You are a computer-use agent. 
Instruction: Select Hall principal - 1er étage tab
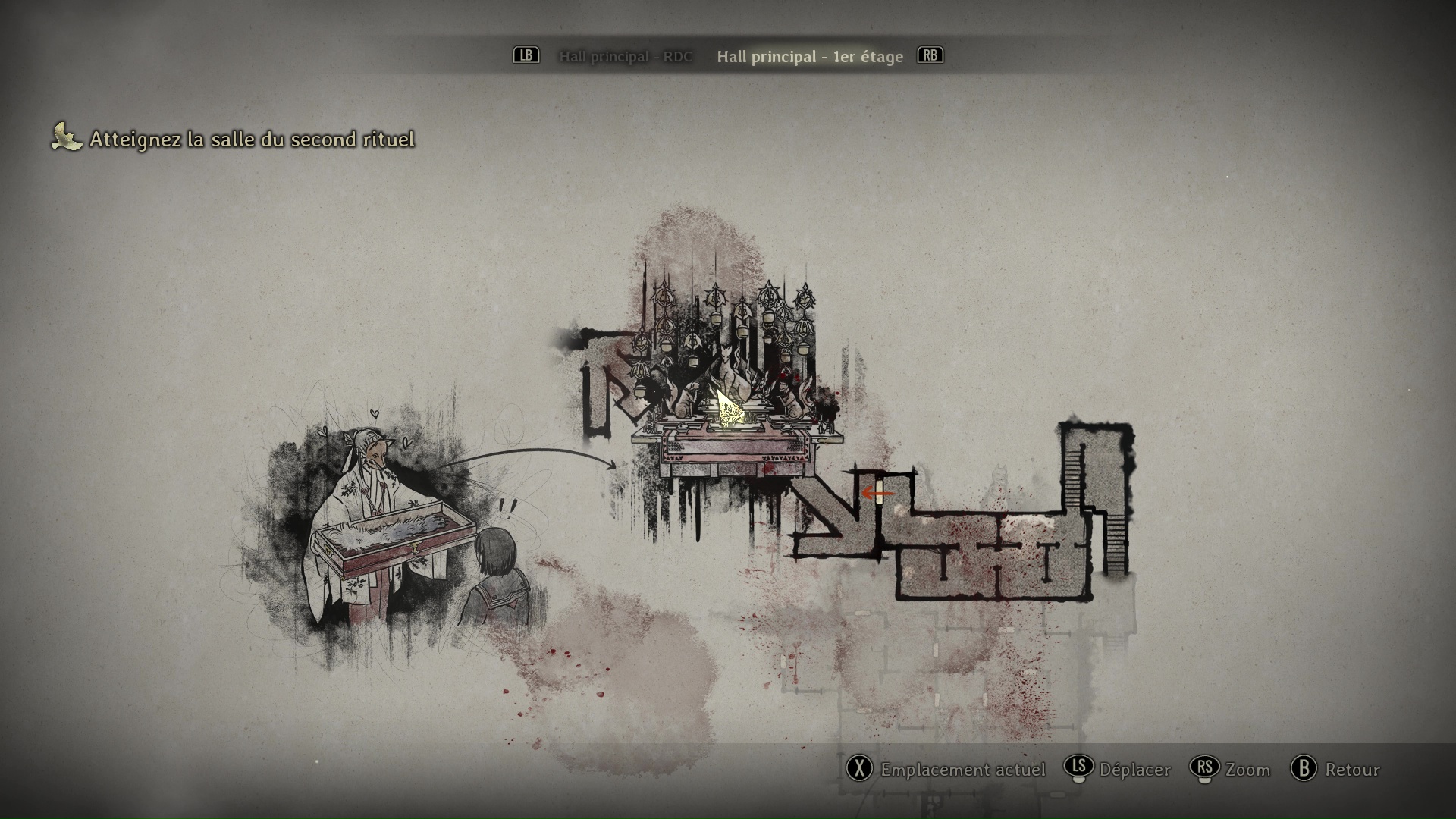(810, 57)
